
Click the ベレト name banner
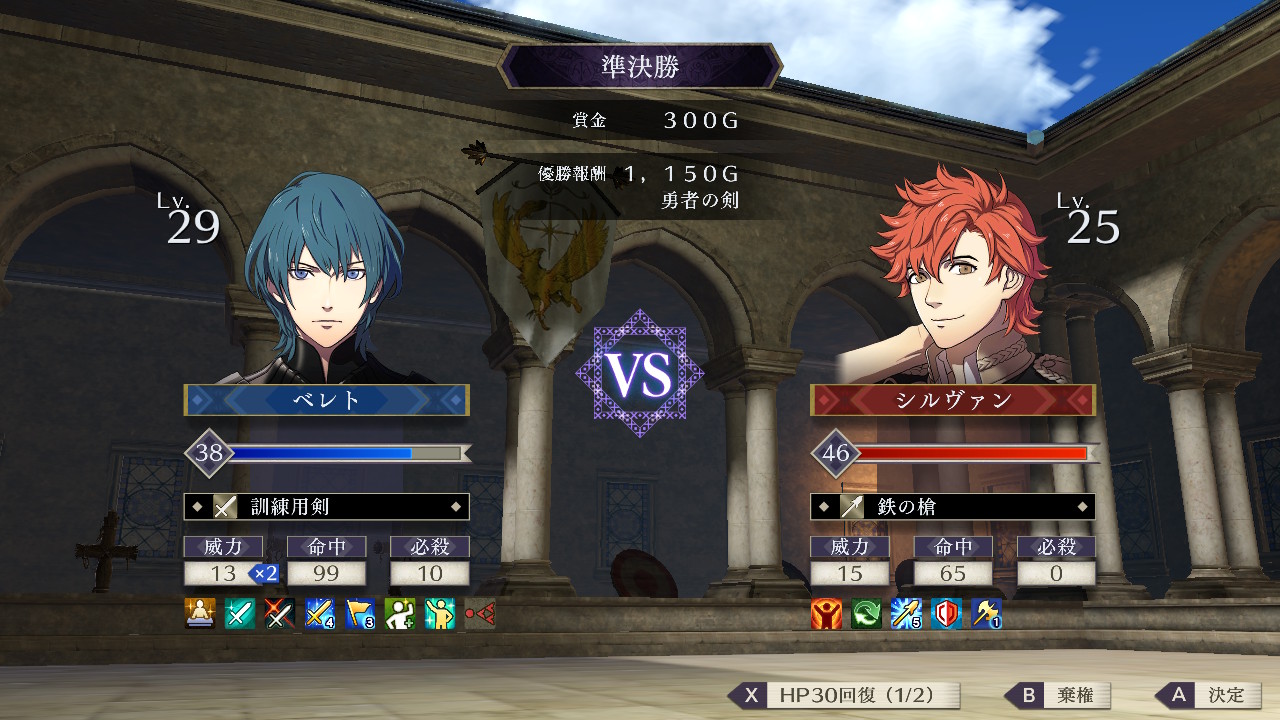pyautogui.click(x=326, y=400)
